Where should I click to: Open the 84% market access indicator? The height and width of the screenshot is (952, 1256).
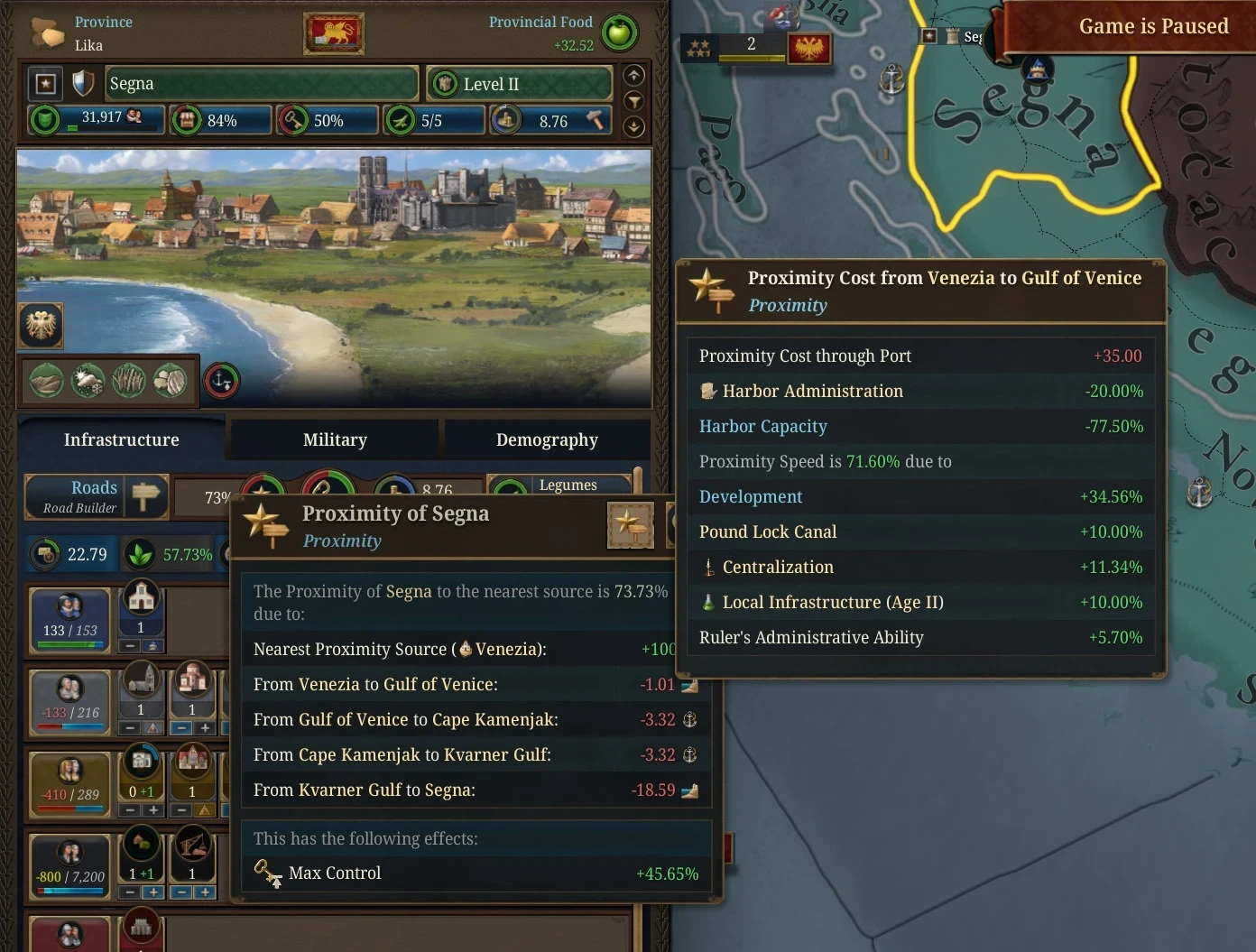click(x=220, y=120)
